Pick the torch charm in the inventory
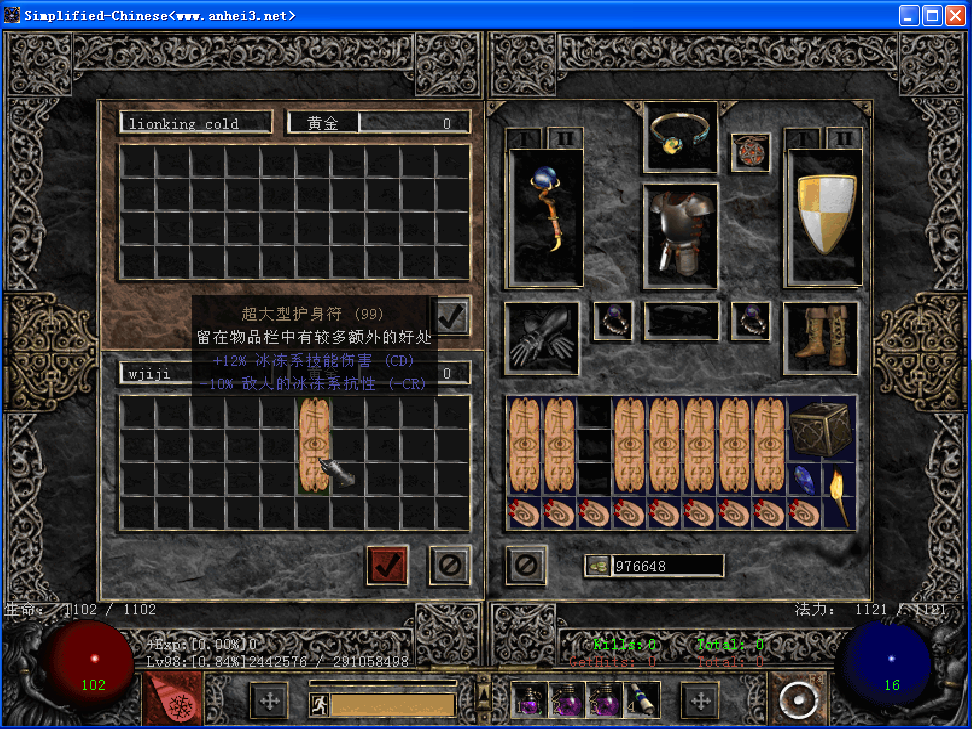972x729 pixels. point(838,497)
